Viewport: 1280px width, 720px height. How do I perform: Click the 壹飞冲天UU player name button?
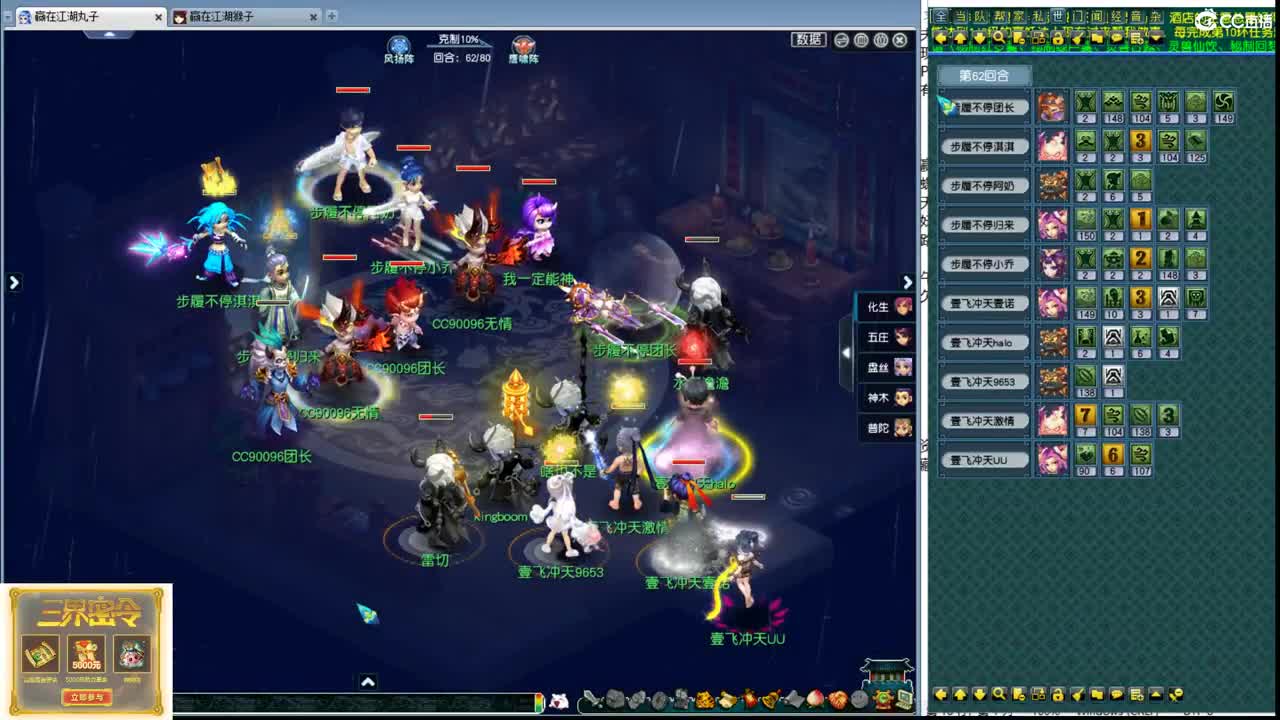click(984, 460)
